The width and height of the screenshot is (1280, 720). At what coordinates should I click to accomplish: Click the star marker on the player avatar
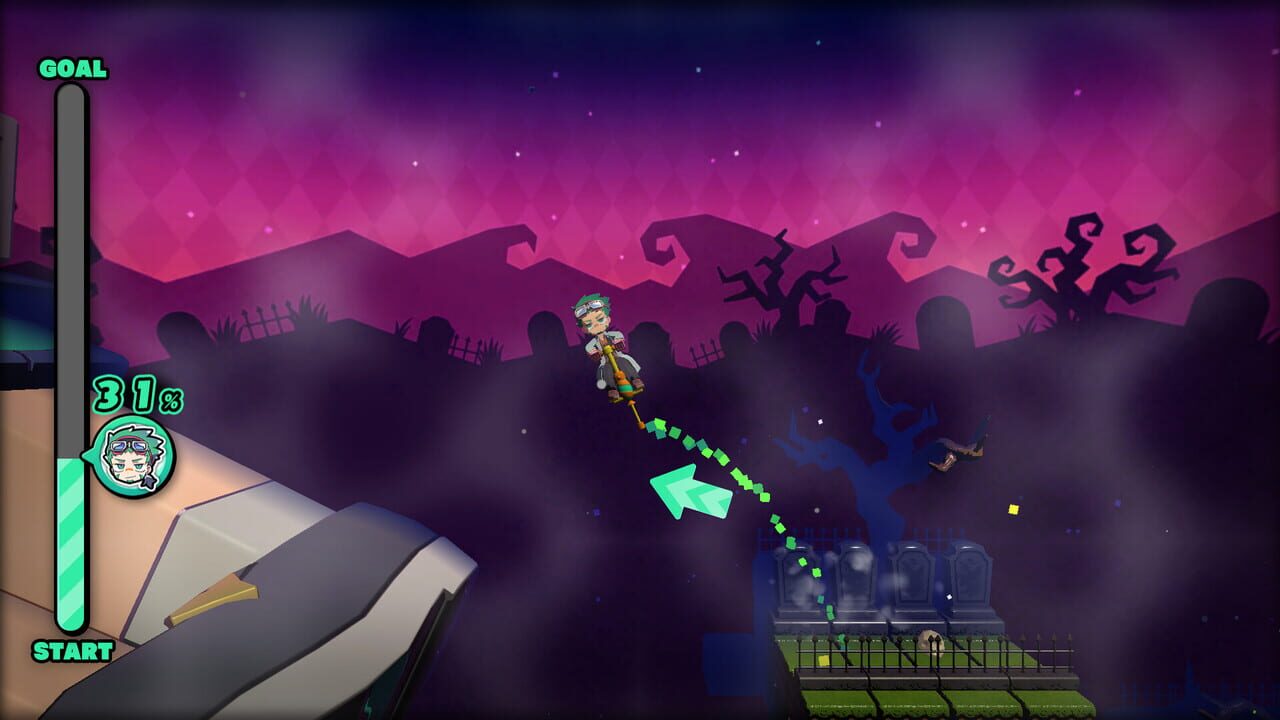(x=146, y=481)
